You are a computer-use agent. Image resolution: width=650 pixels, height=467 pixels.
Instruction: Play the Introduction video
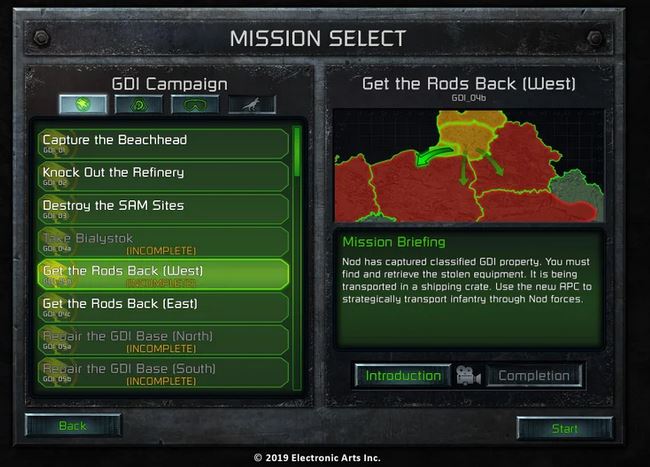point(402,376)
